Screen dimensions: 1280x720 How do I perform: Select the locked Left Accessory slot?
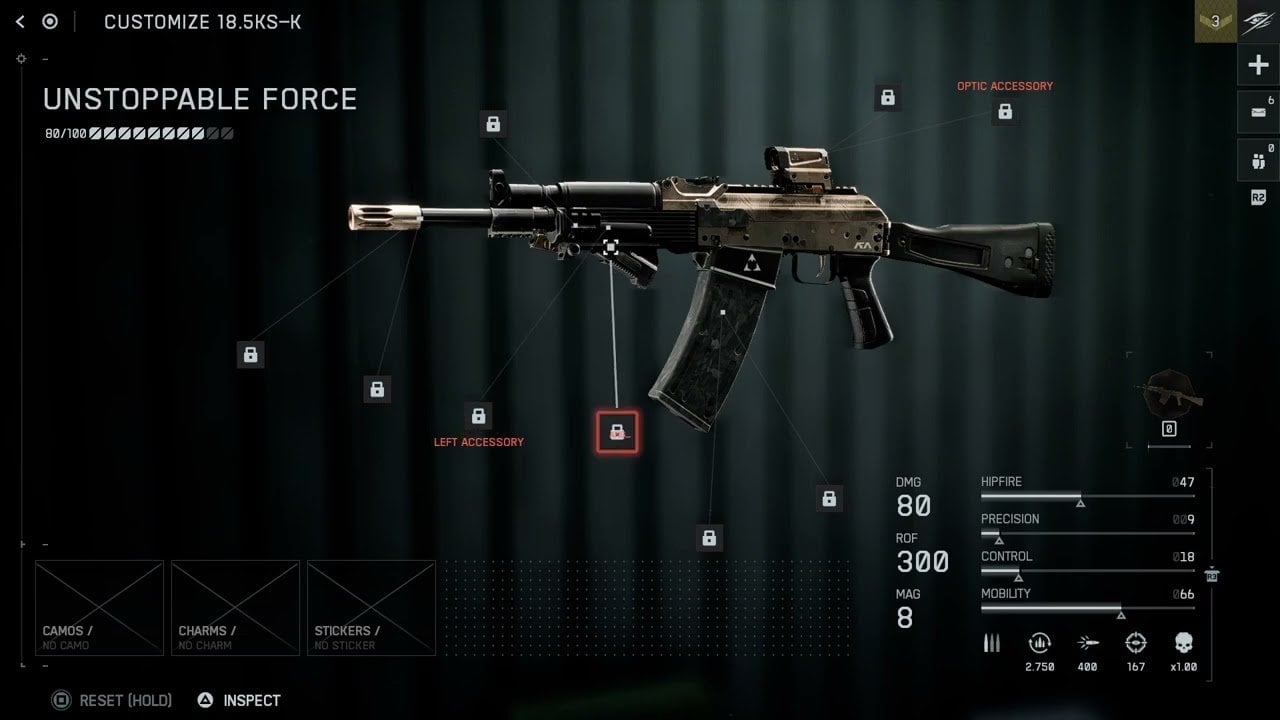tap(478, 416)
